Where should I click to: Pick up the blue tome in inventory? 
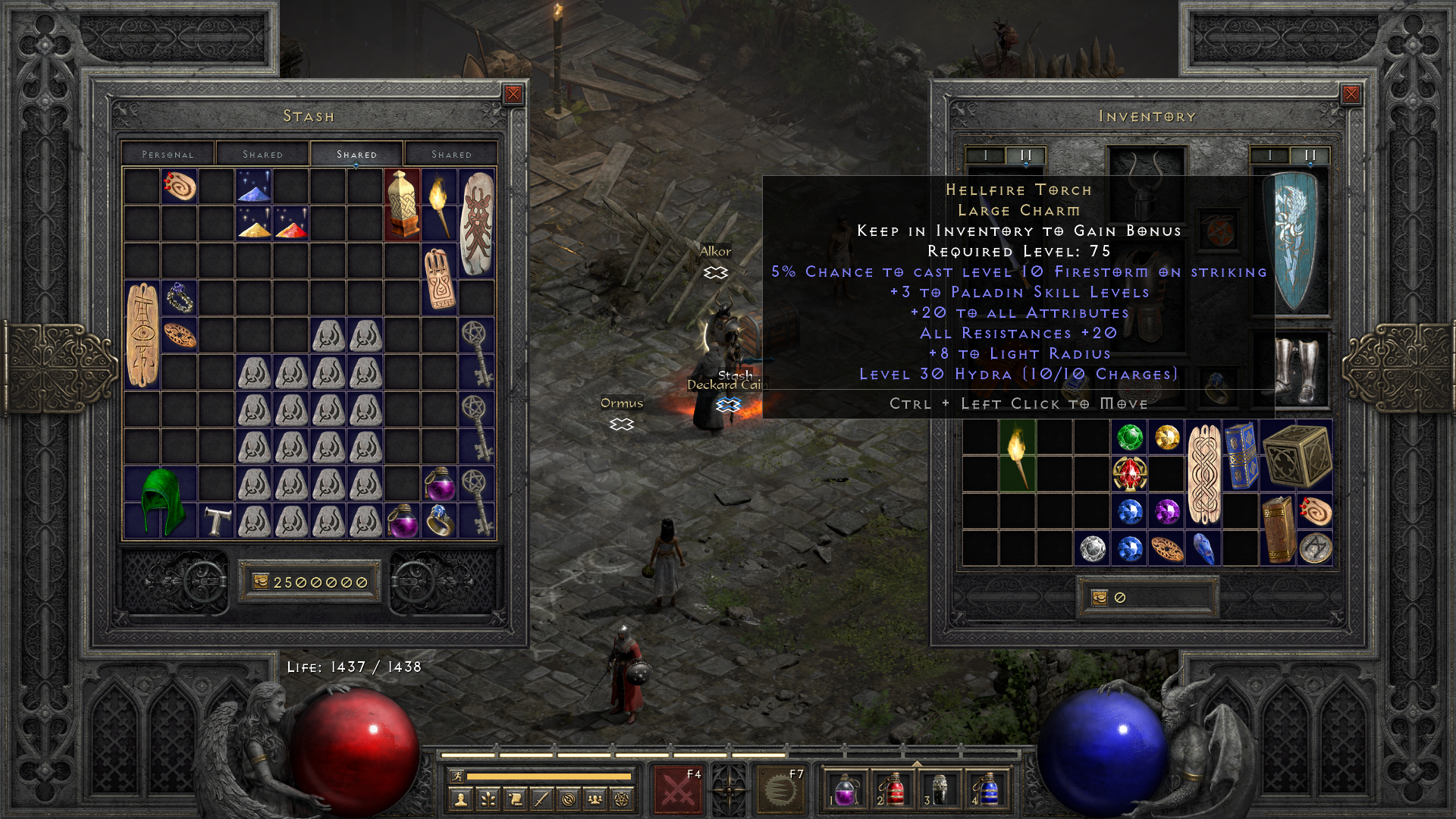pos(1241,455)
